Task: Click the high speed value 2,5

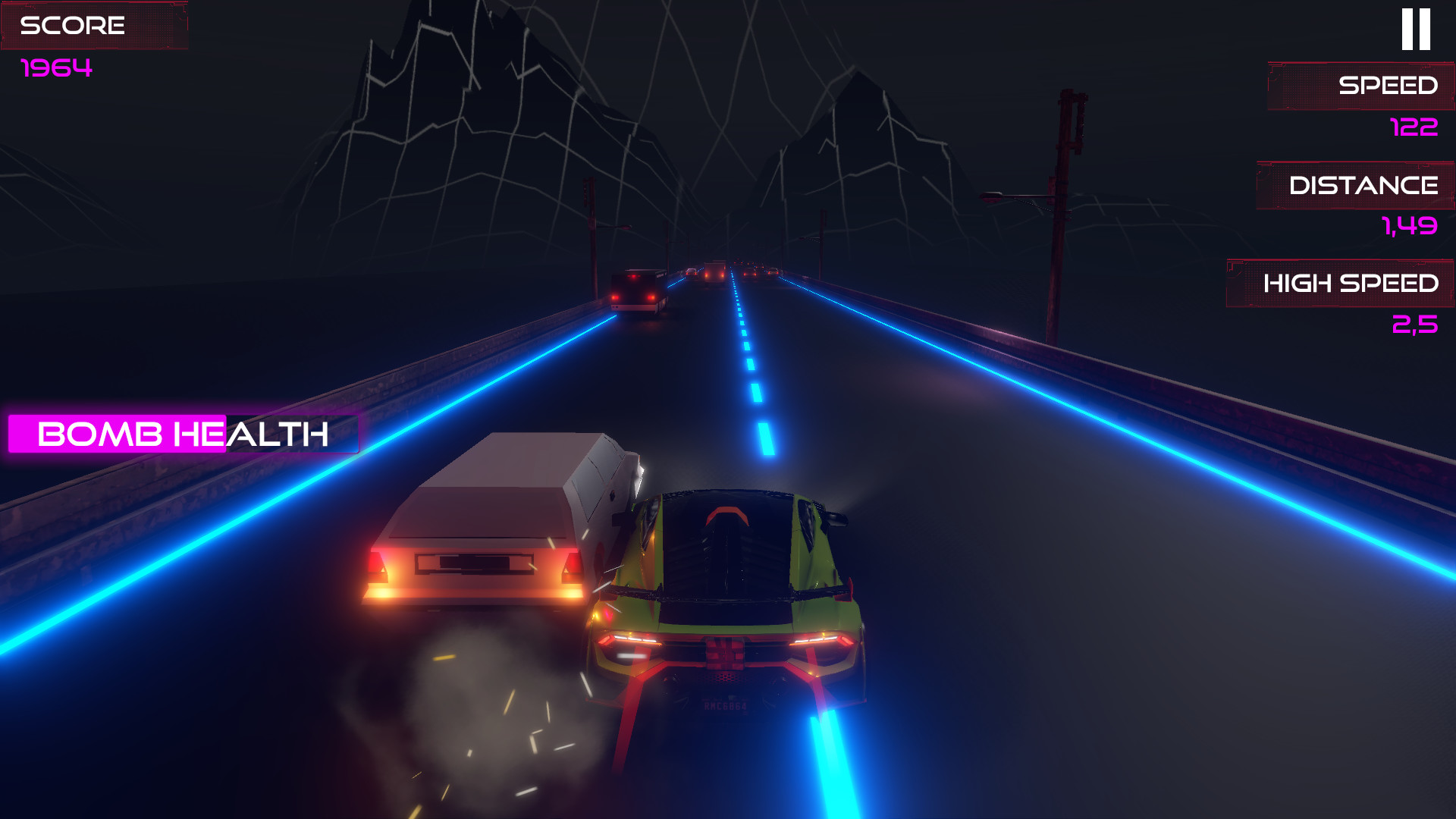Action: (1415, 325)
